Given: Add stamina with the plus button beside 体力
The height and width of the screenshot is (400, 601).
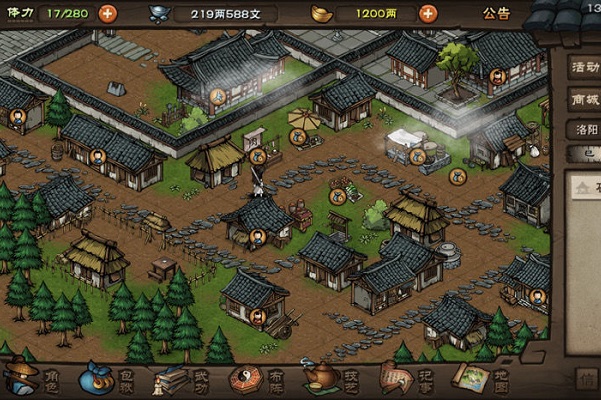Looking at the screenshot, I should (x=107, y=13).
